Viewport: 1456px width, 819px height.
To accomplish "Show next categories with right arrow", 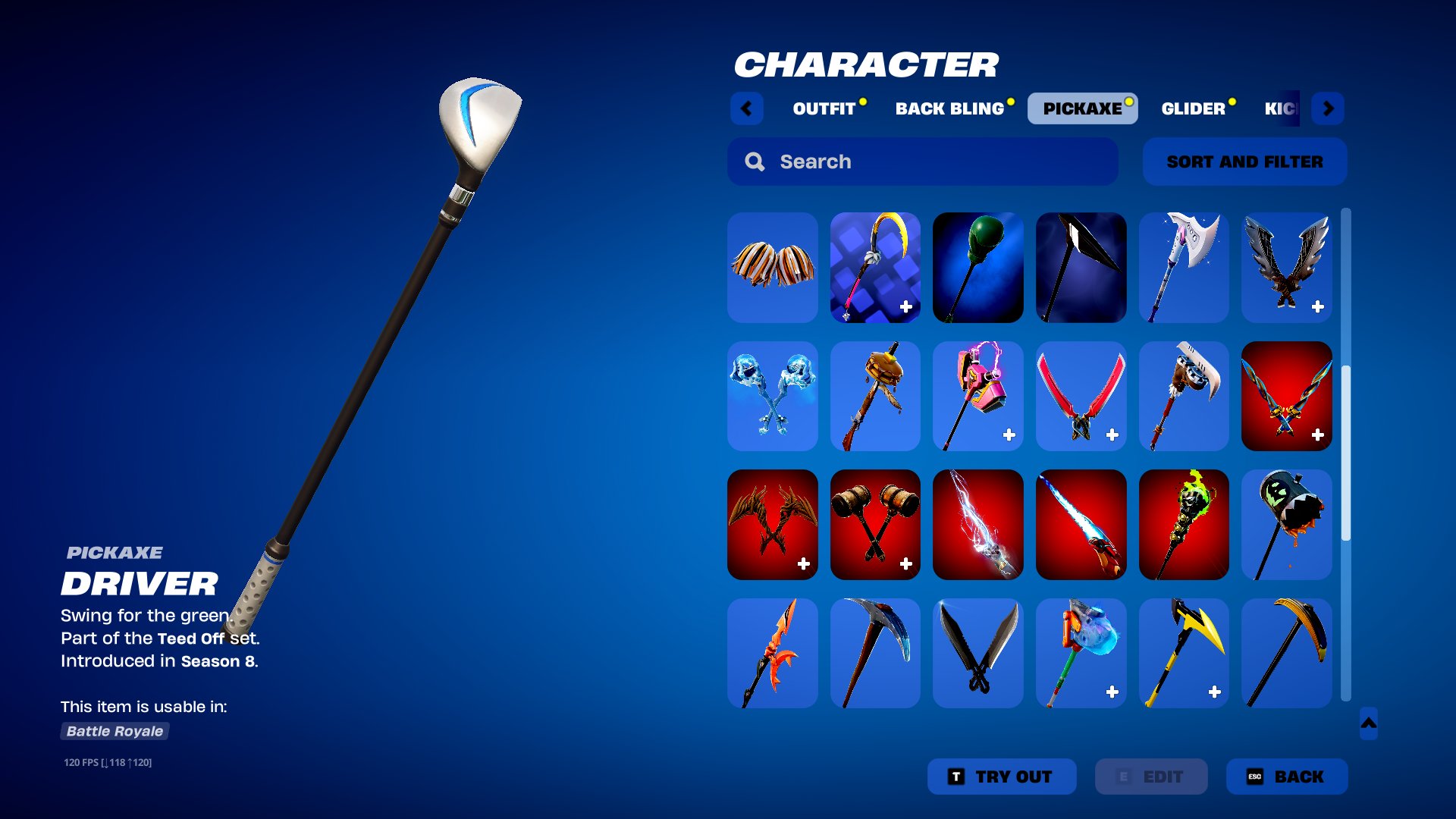I will (x=1328, y=108).
